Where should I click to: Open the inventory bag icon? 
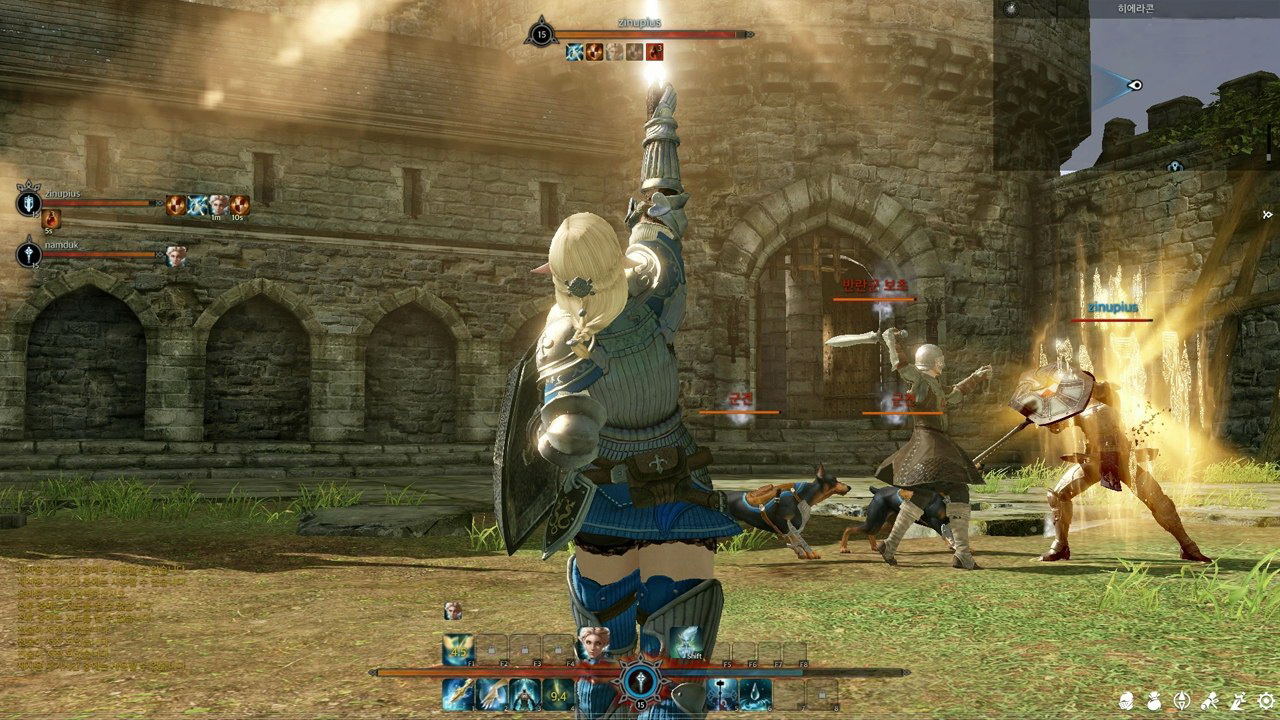1155,701
